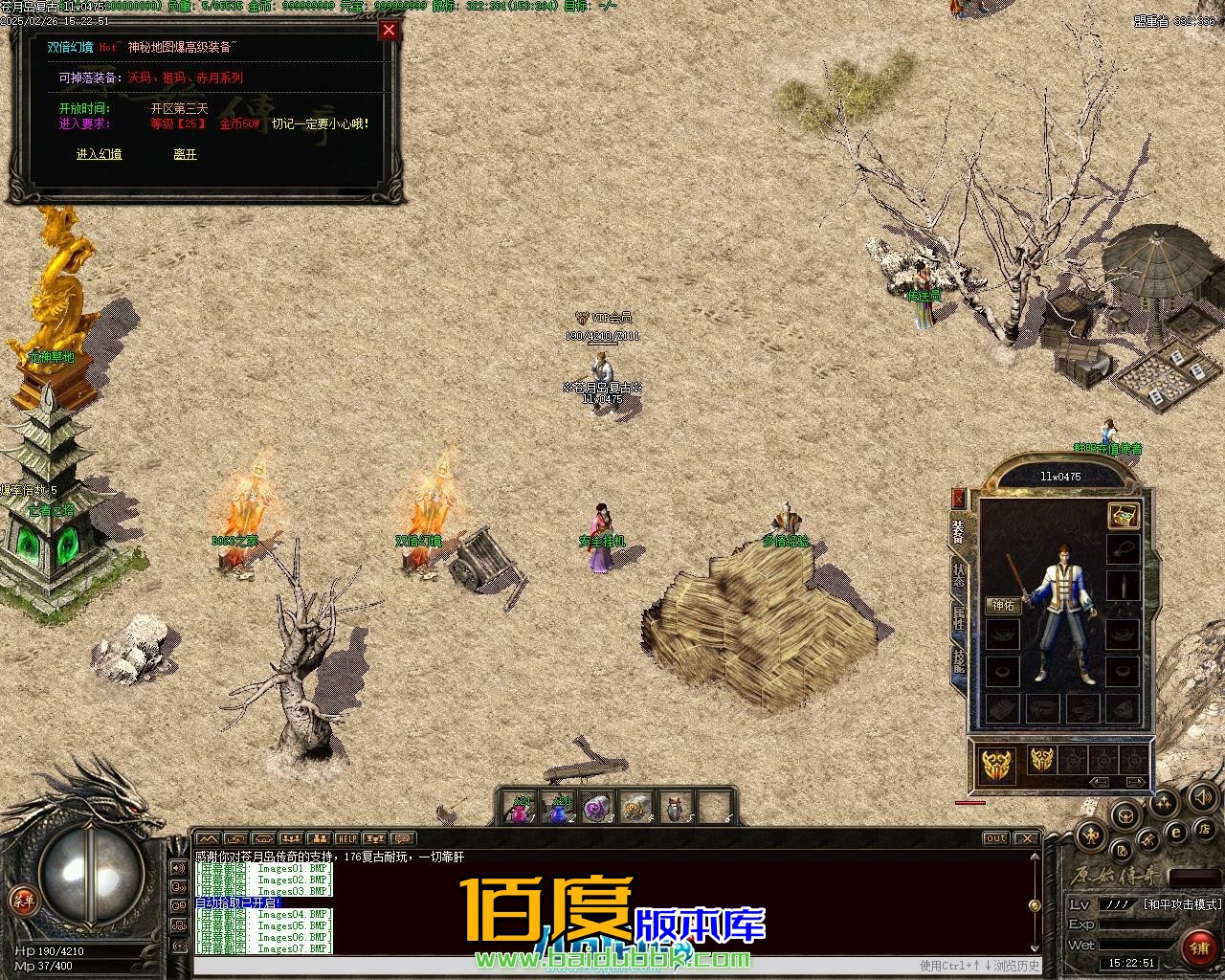Close the 双倍幻境 dialog window

389,30
